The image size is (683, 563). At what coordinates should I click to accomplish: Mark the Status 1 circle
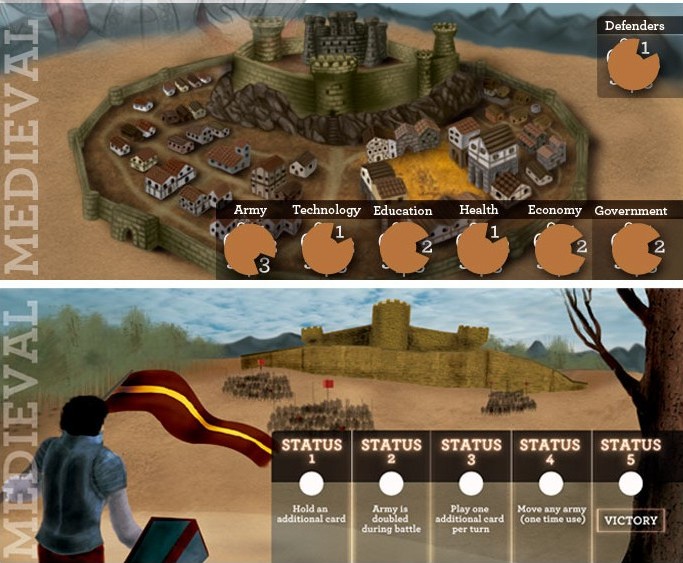tap(311, 484)
